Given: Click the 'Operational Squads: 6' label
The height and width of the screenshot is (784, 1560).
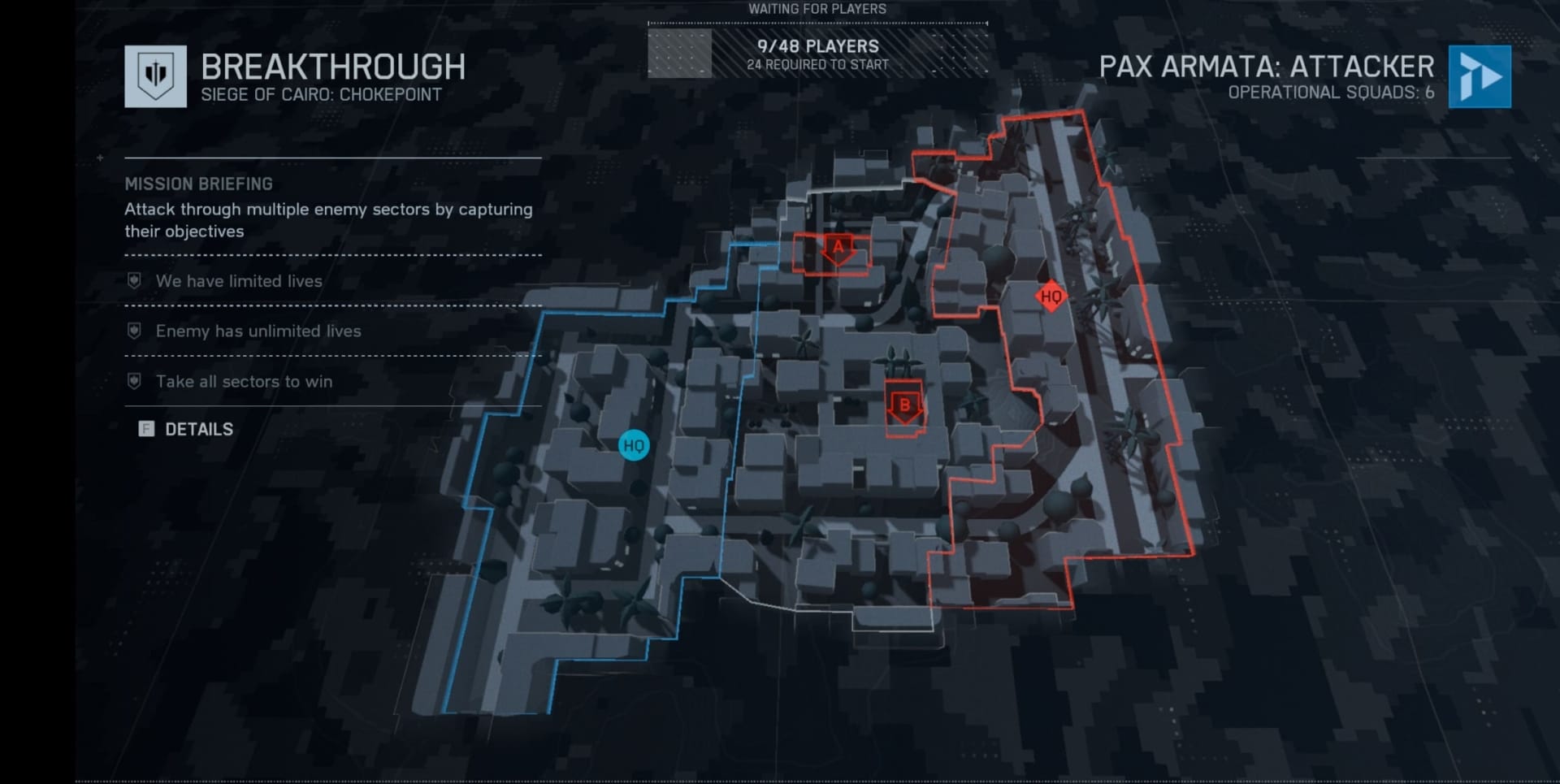Looking at the screenshot, I should (x=1332, y=93).
